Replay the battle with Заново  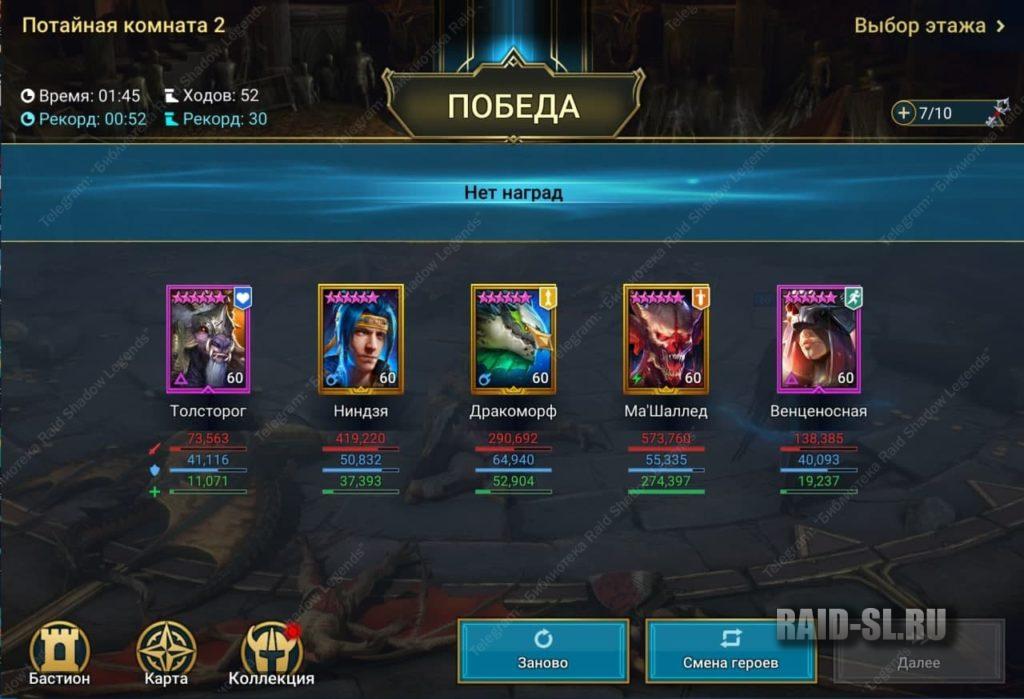click(x=544, y=651)
